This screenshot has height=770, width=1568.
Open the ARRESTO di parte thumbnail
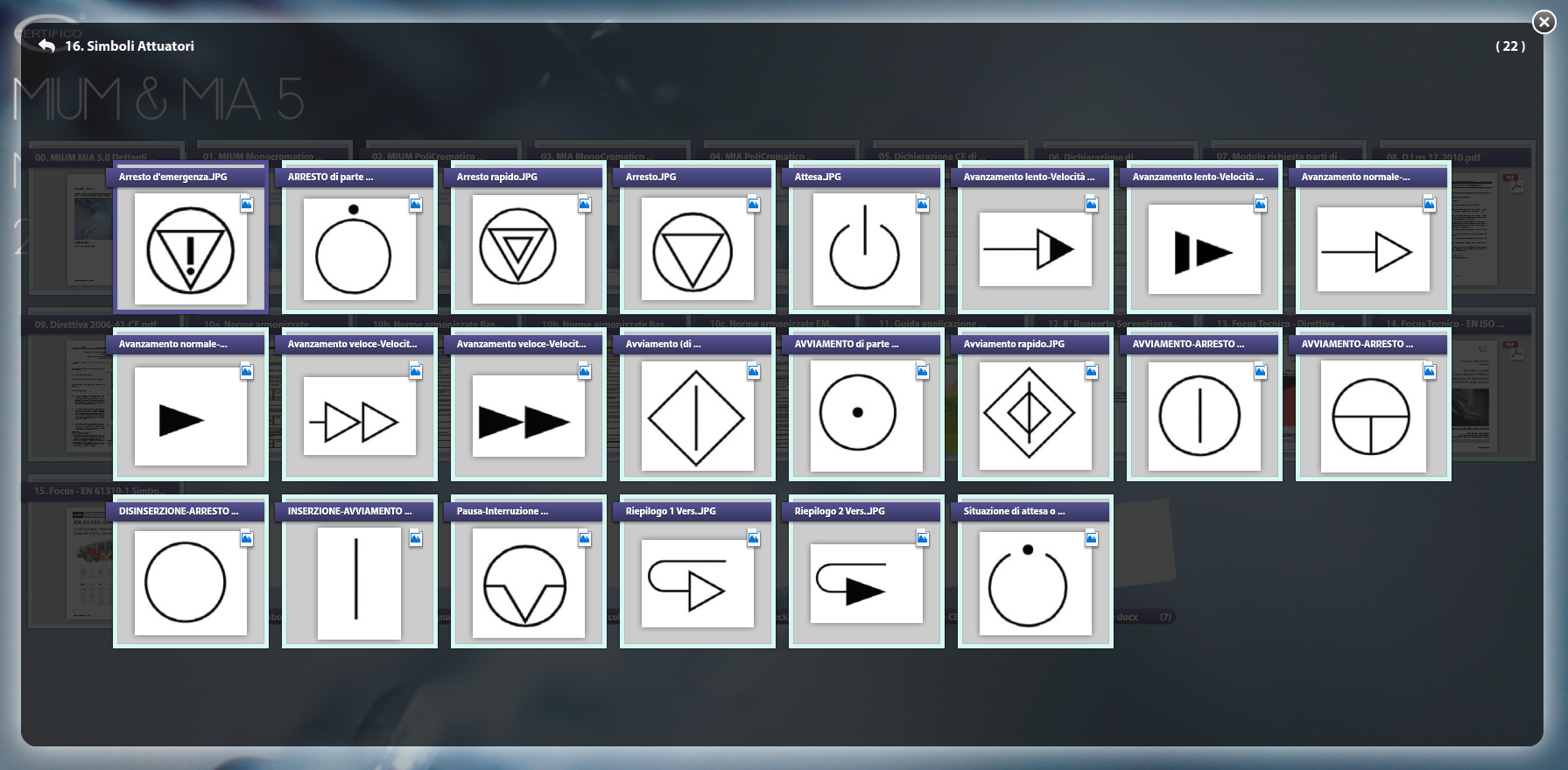tap(359, 249)
